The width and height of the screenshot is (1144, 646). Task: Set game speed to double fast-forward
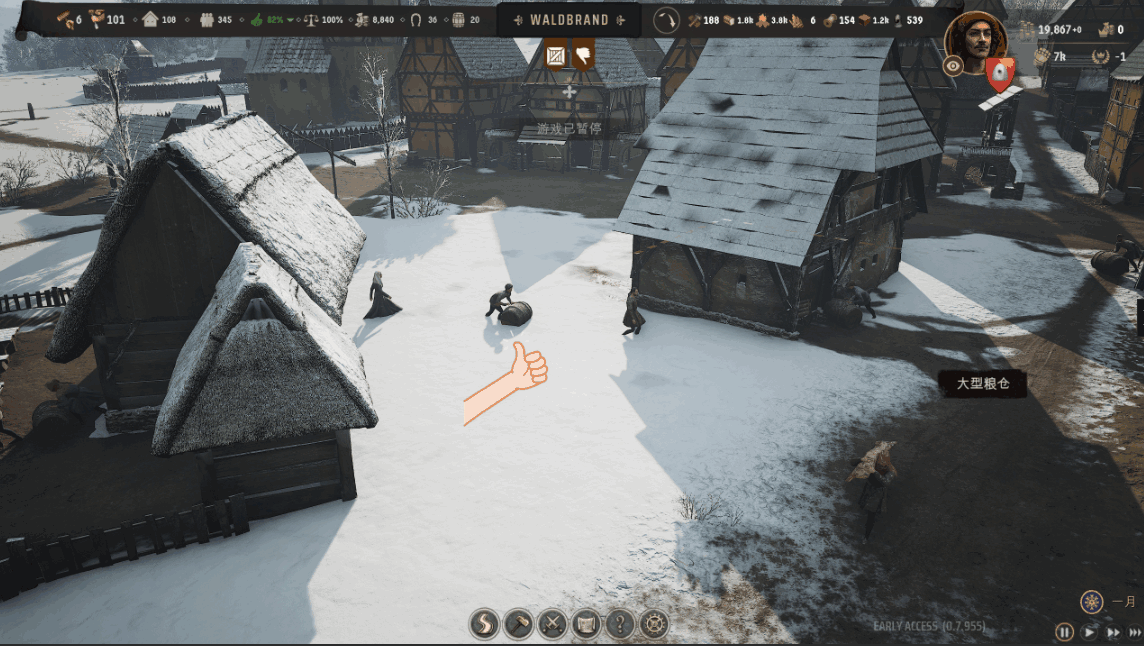[x=1114, y=632]
